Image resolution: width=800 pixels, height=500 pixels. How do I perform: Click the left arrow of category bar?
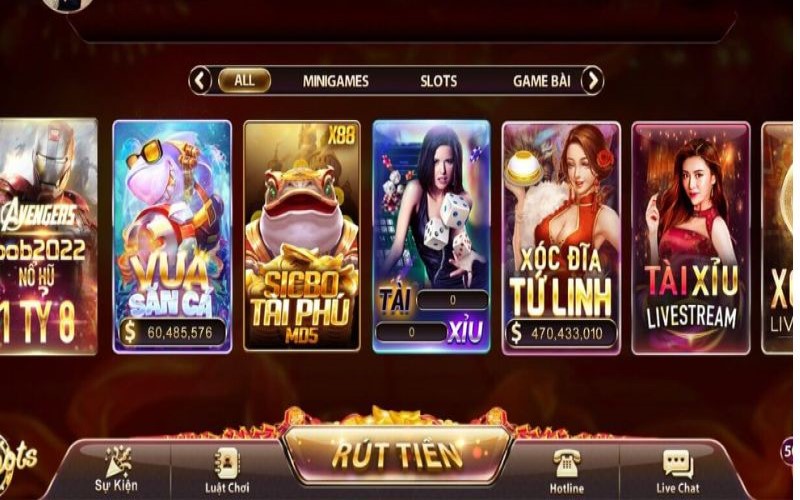(x=201, y=81)
